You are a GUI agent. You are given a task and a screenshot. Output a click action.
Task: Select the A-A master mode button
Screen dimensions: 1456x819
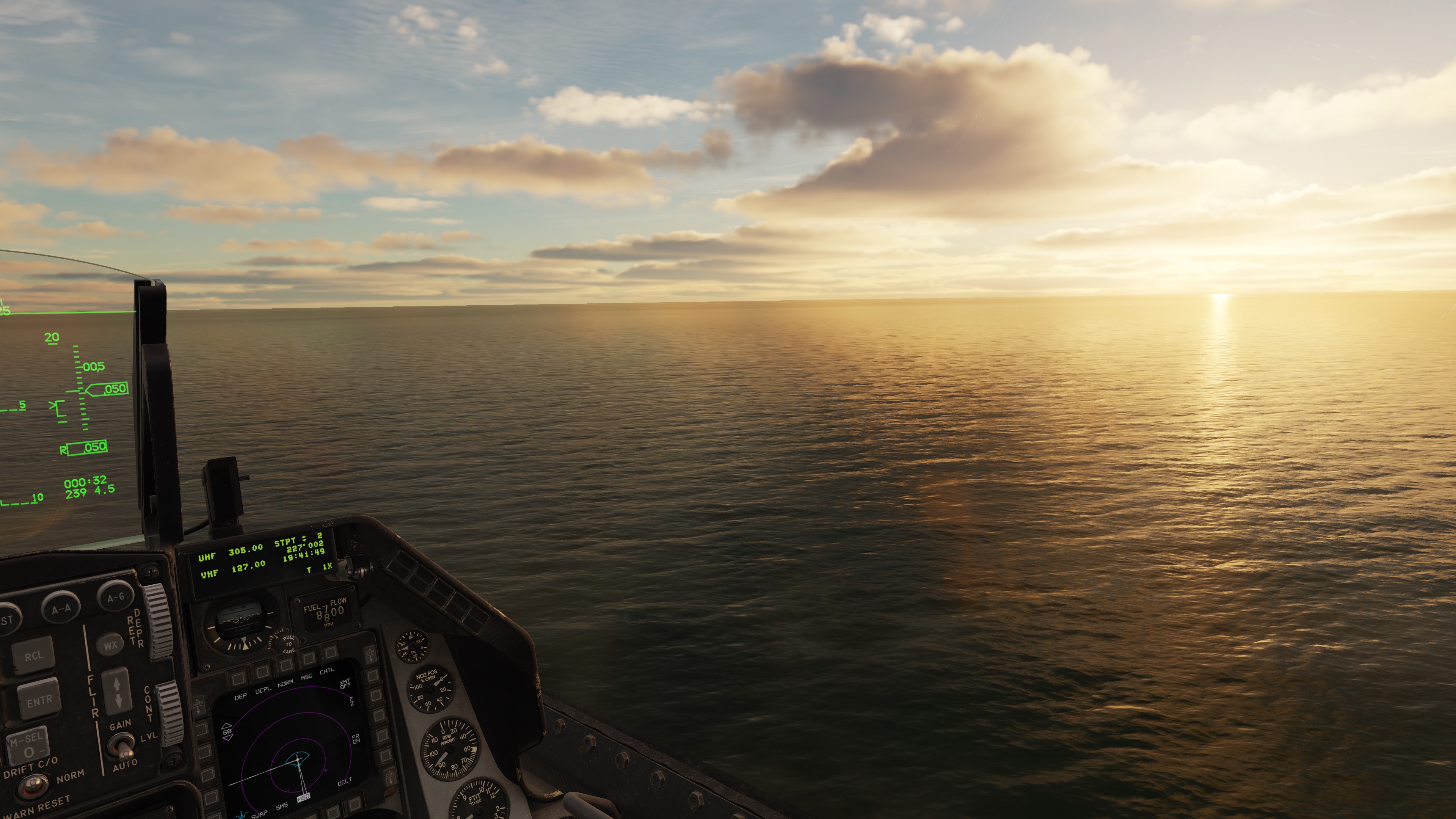pyautogui.click(x=61, y=609)
